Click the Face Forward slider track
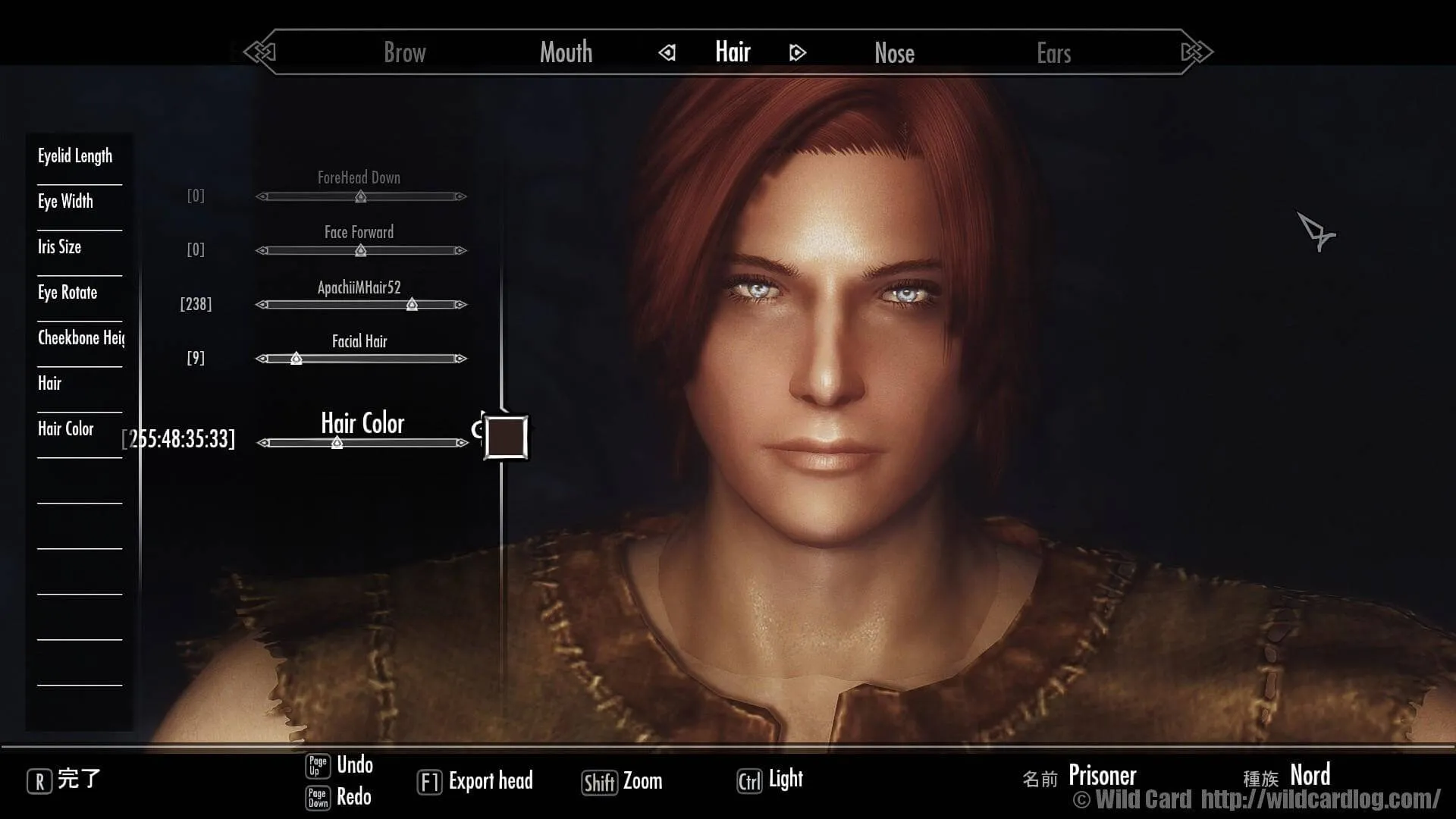This screenshot has height=819, width=1456. tap(361, 251)
